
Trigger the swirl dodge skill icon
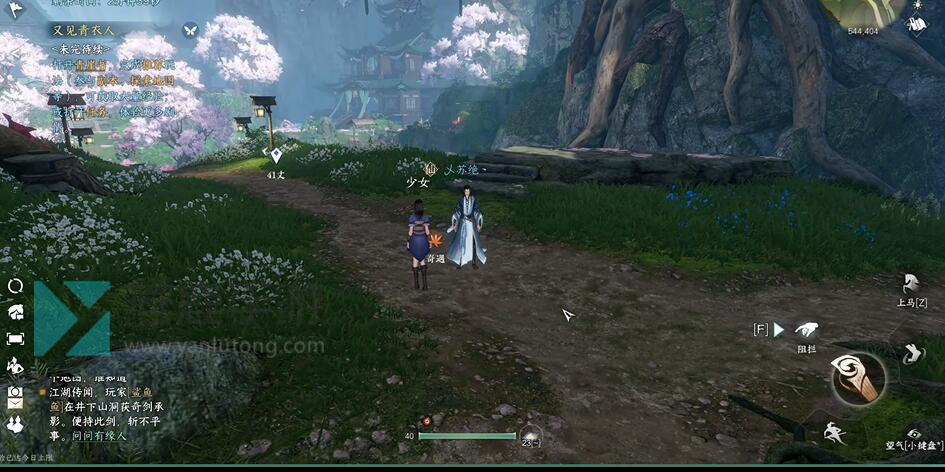click(x=911, y=353)
